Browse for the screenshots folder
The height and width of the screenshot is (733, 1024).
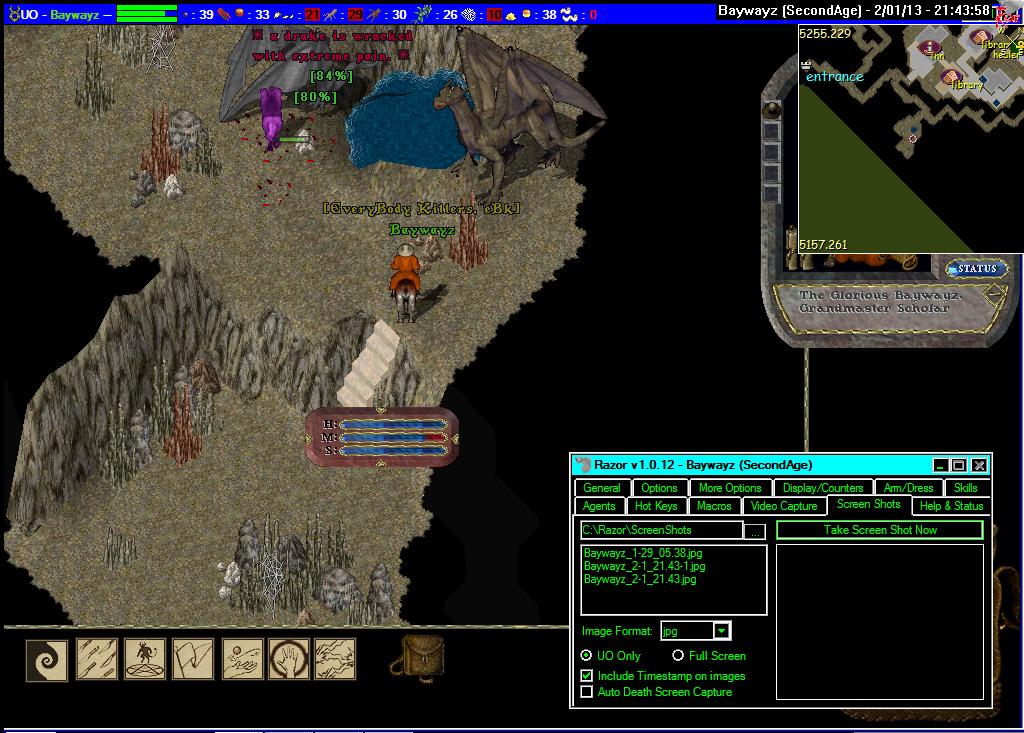pyautogui.click(x=757, y=531)
